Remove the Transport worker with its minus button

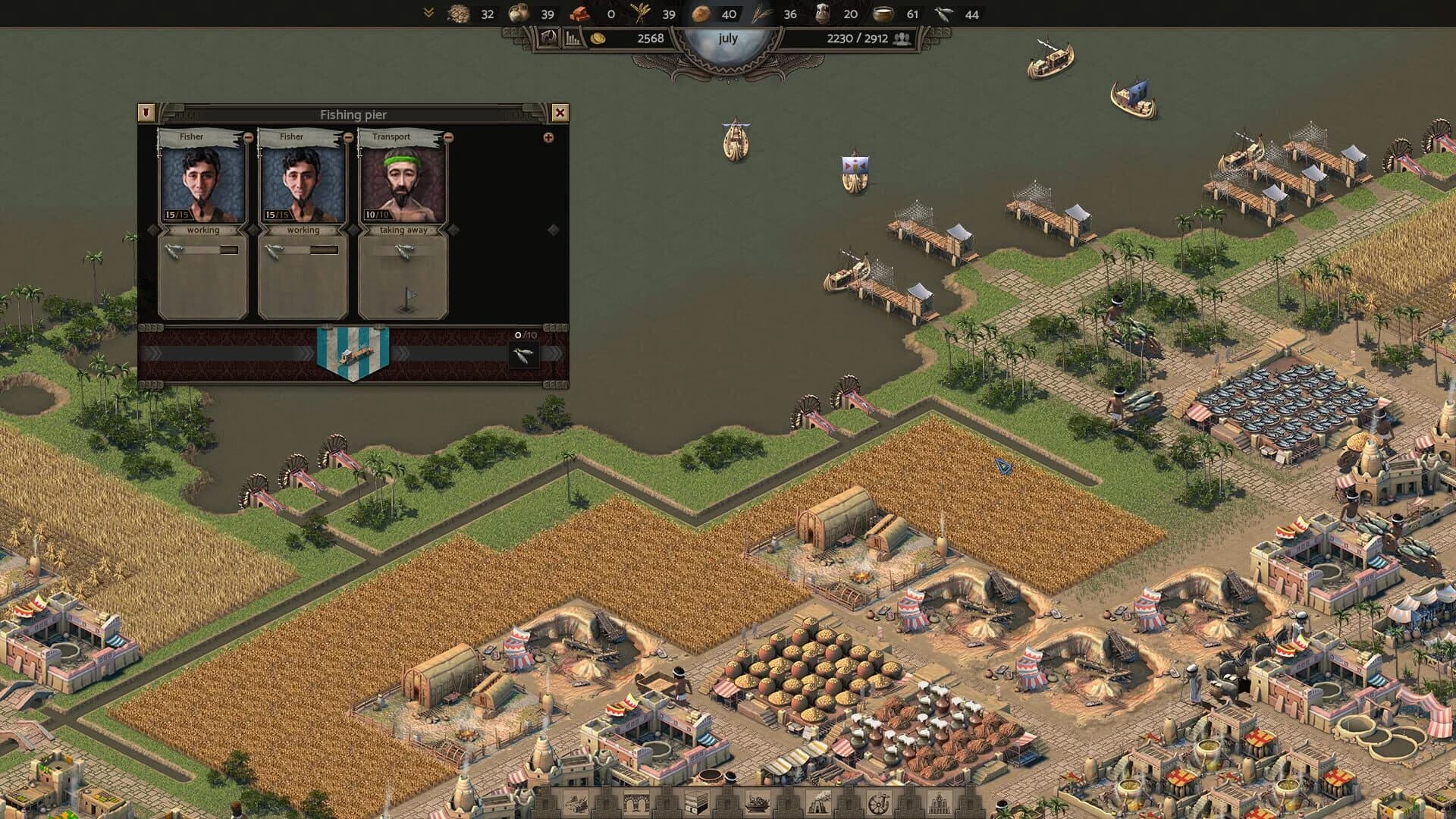tap(448, 138)
